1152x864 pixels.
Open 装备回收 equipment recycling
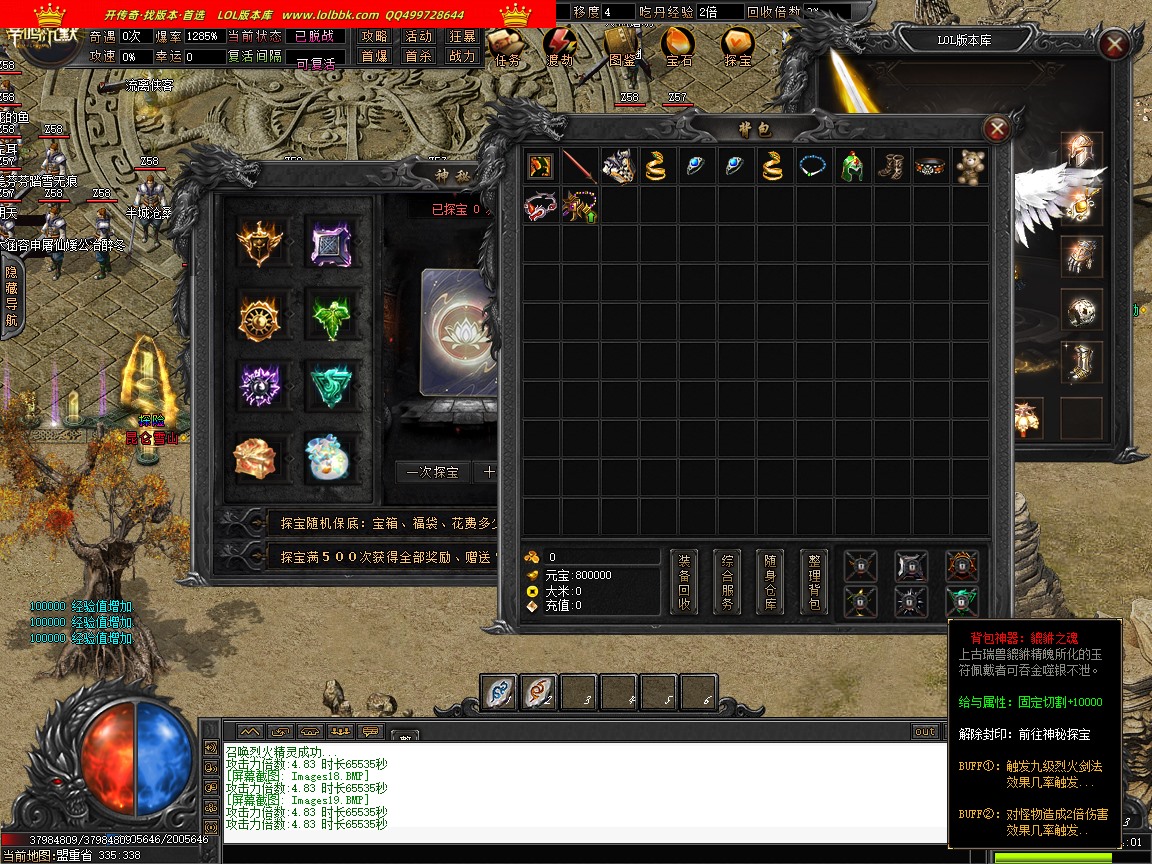pos(684,582)
